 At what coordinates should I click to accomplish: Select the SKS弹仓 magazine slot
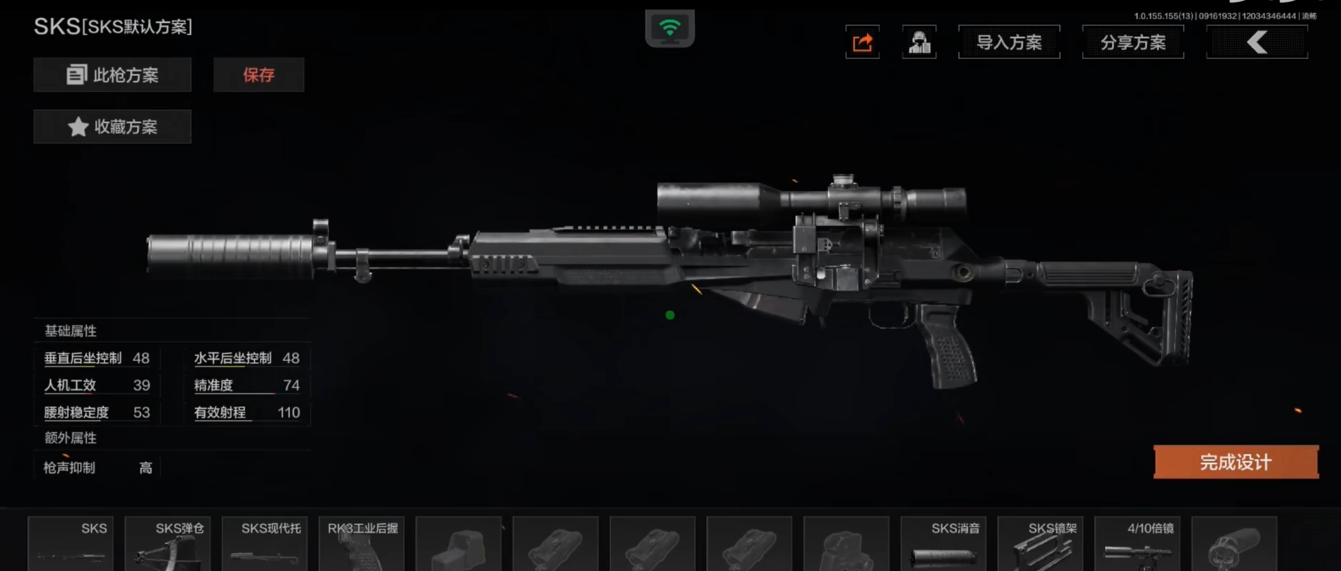(x=167, y=544)
